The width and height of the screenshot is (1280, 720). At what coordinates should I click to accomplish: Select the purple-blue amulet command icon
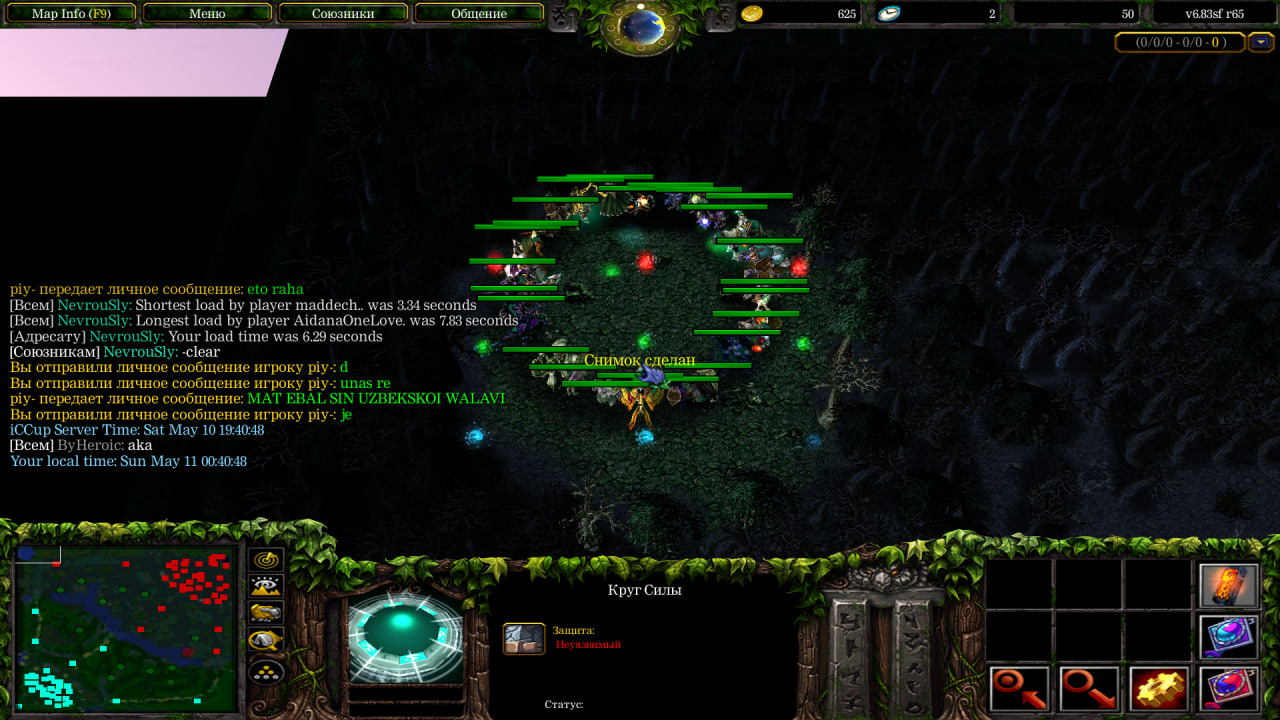1228,637
